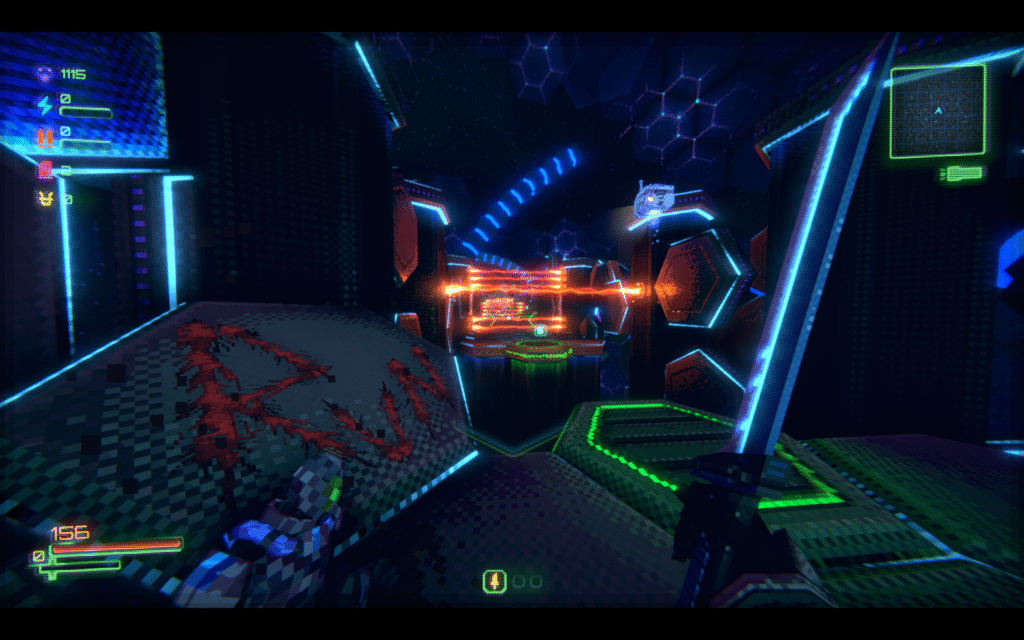Click the minimap panel
The image size is (1024, 640).
[x=937, y=111]
